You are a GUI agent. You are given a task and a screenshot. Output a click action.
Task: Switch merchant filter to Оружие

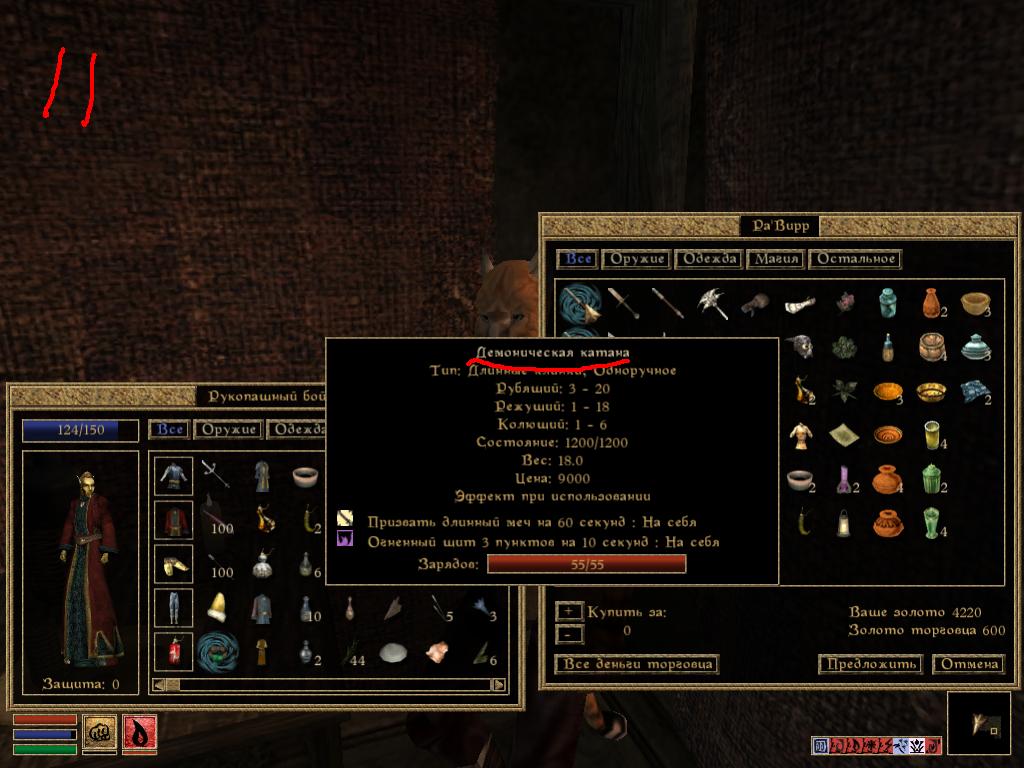(636, 259)
